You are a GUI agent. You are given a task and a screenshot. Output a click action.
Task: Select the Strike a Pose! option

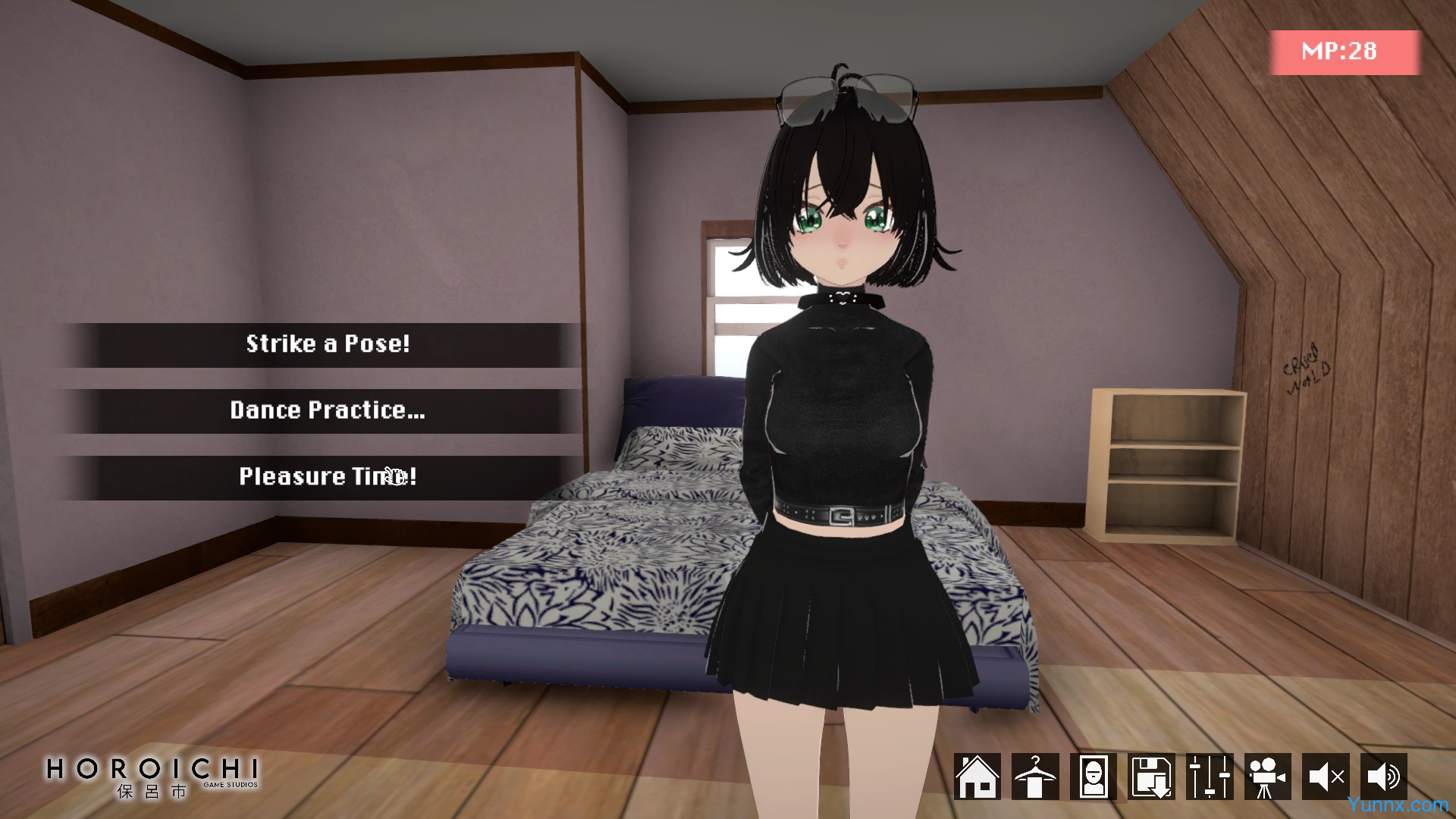(328, 344)
